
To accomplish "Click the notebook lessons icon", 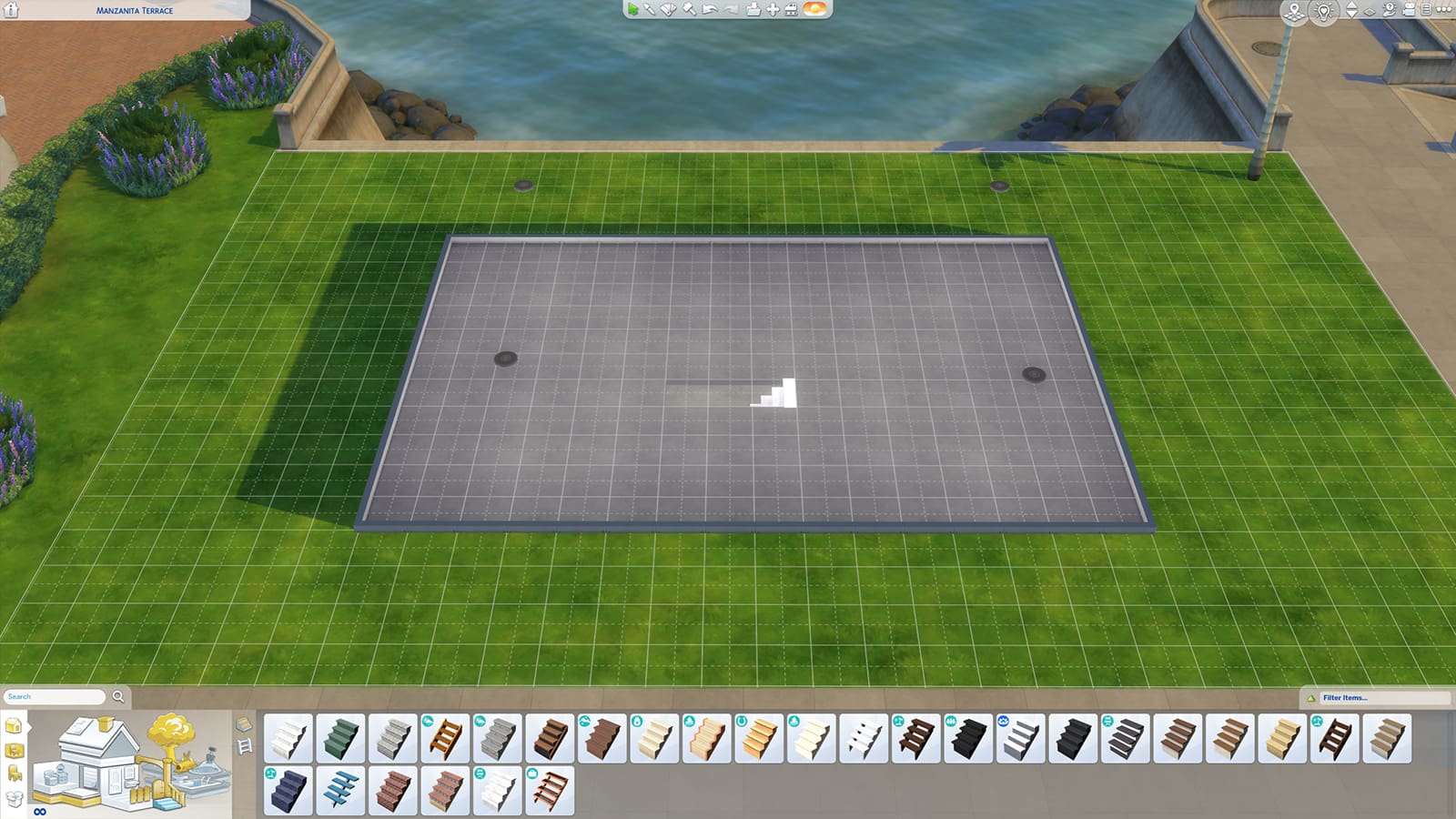I will 1425,9.
